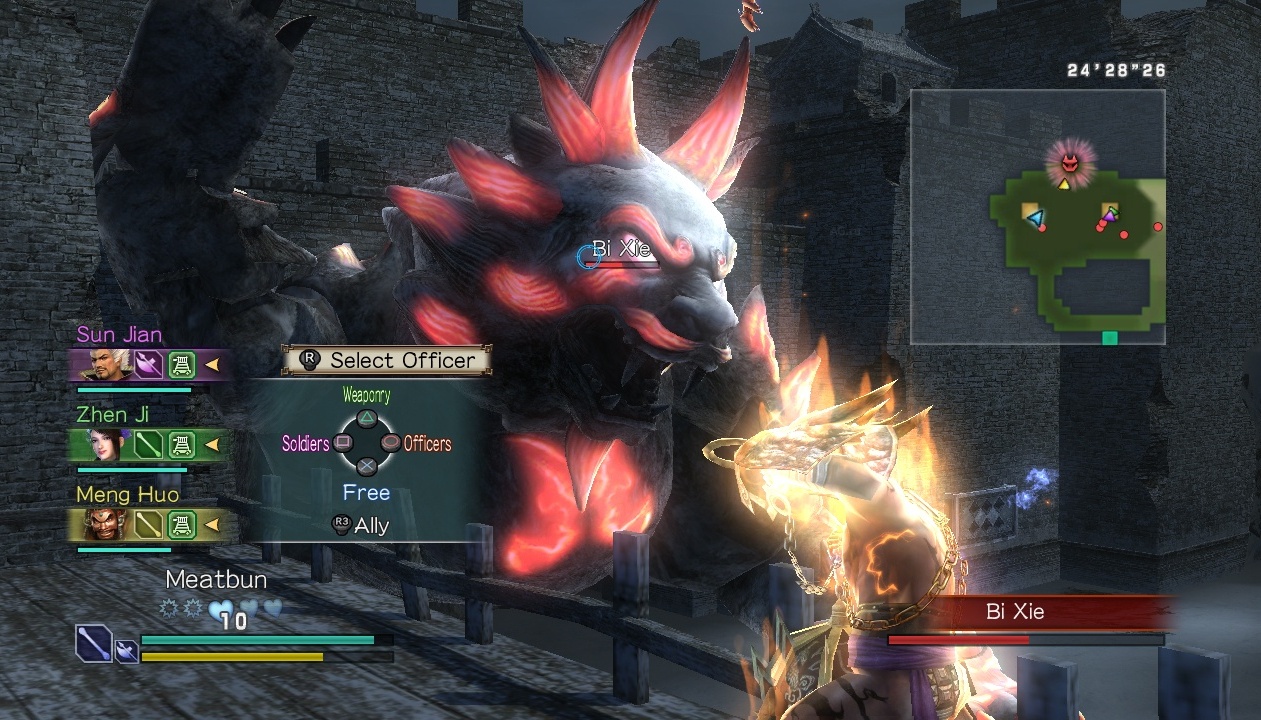Click Zhen Ji's green staff weapon icon
Image resolution: width=1261 pixels, height=720 pixels.
coord(148,444)
